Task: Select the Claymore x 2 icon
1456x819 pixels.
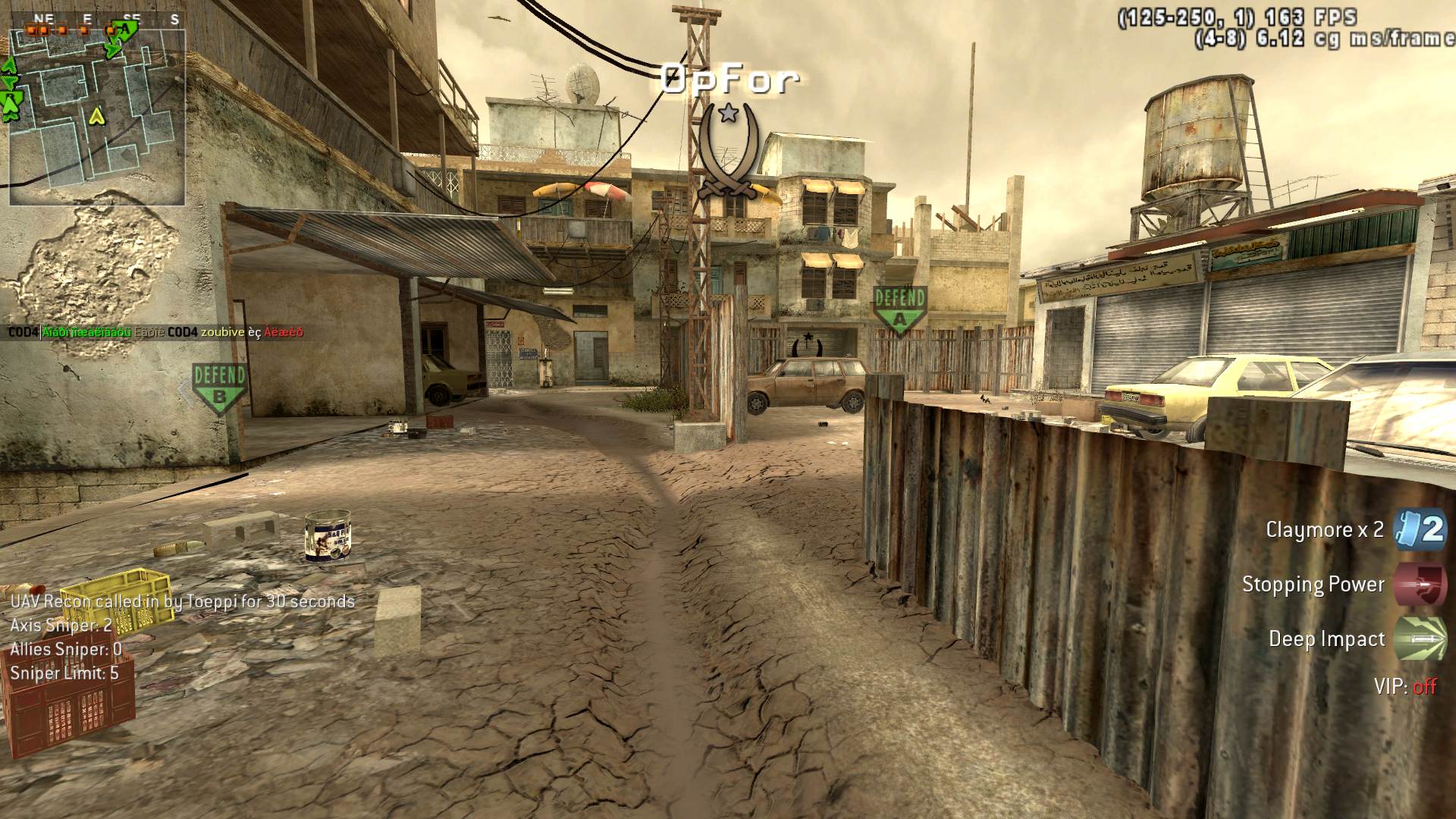Action: point(1420,529)
